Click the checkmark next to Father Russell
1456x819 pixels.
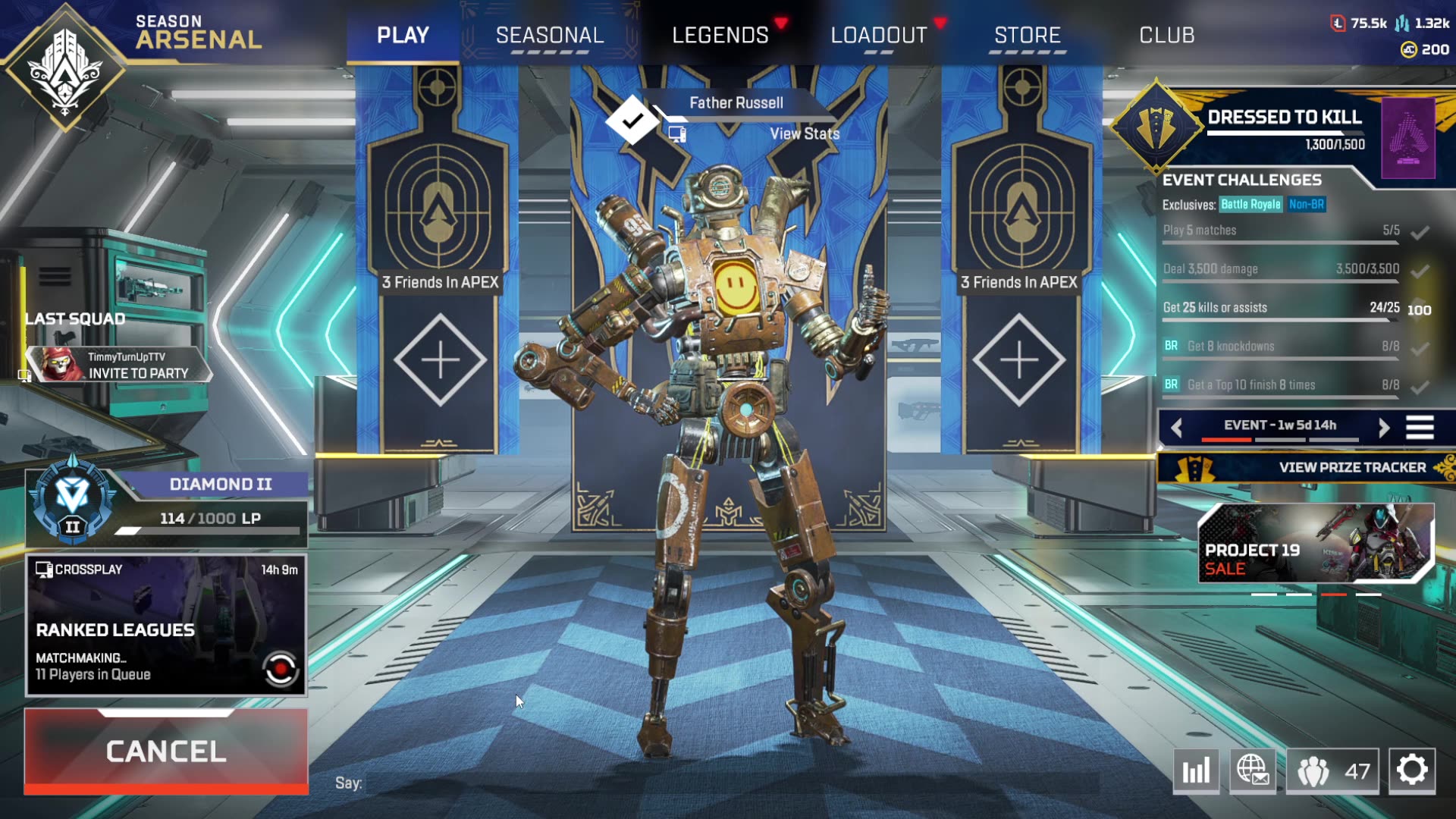coord(632,119)
